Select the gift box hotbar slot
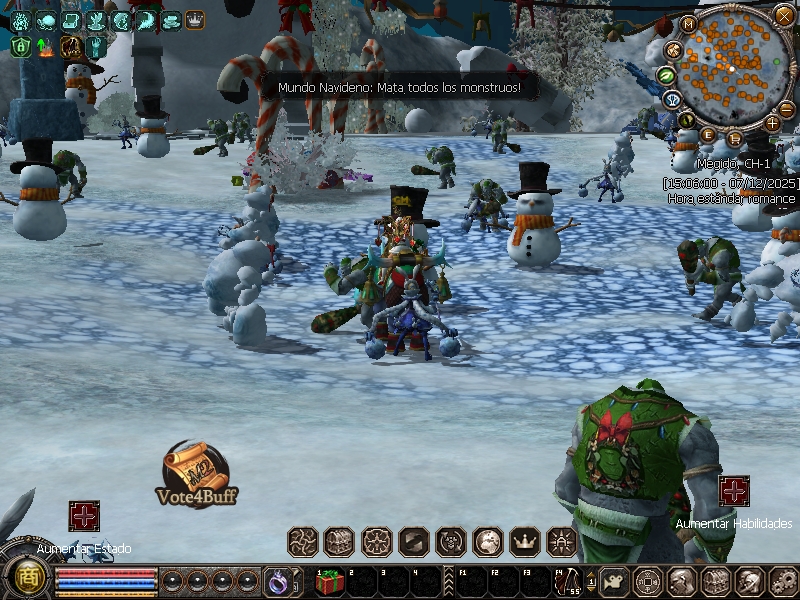800x600 pixels. tap(330, 581)
